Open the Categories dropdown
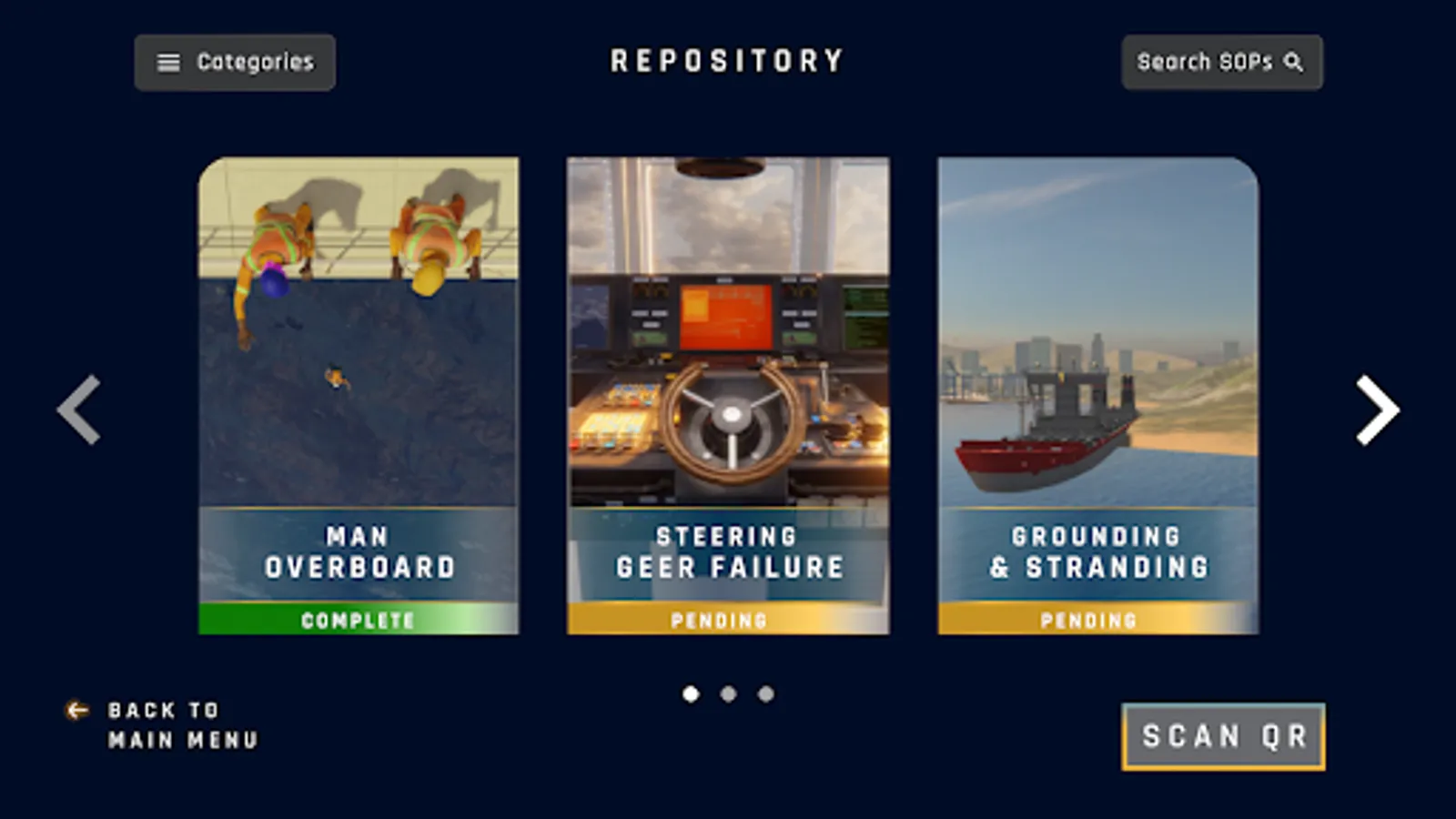This screenshot has width=1456, height=819. click(235, 62)
